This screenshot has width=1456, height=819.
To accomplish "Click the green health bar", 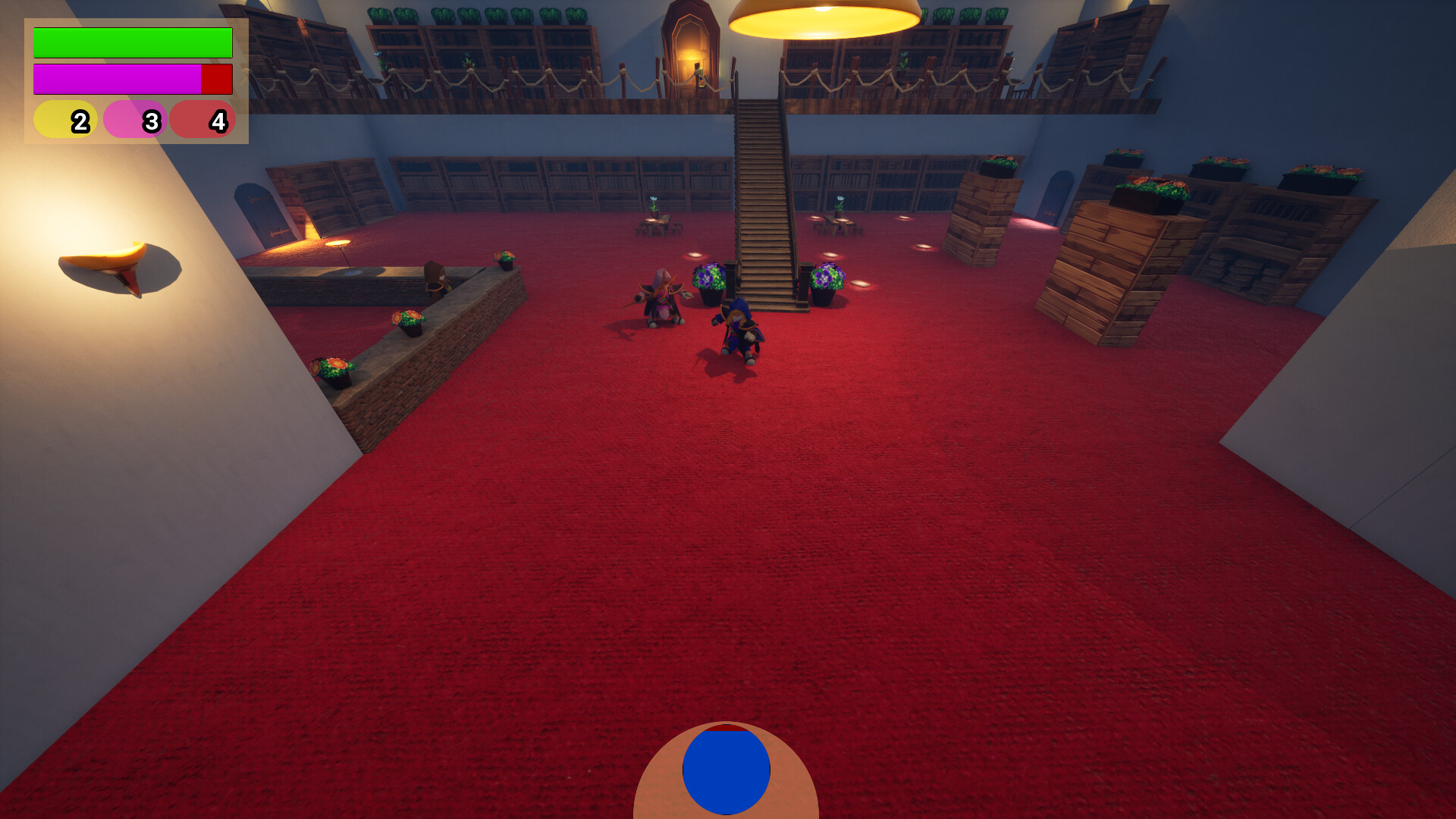I will 131,43.
